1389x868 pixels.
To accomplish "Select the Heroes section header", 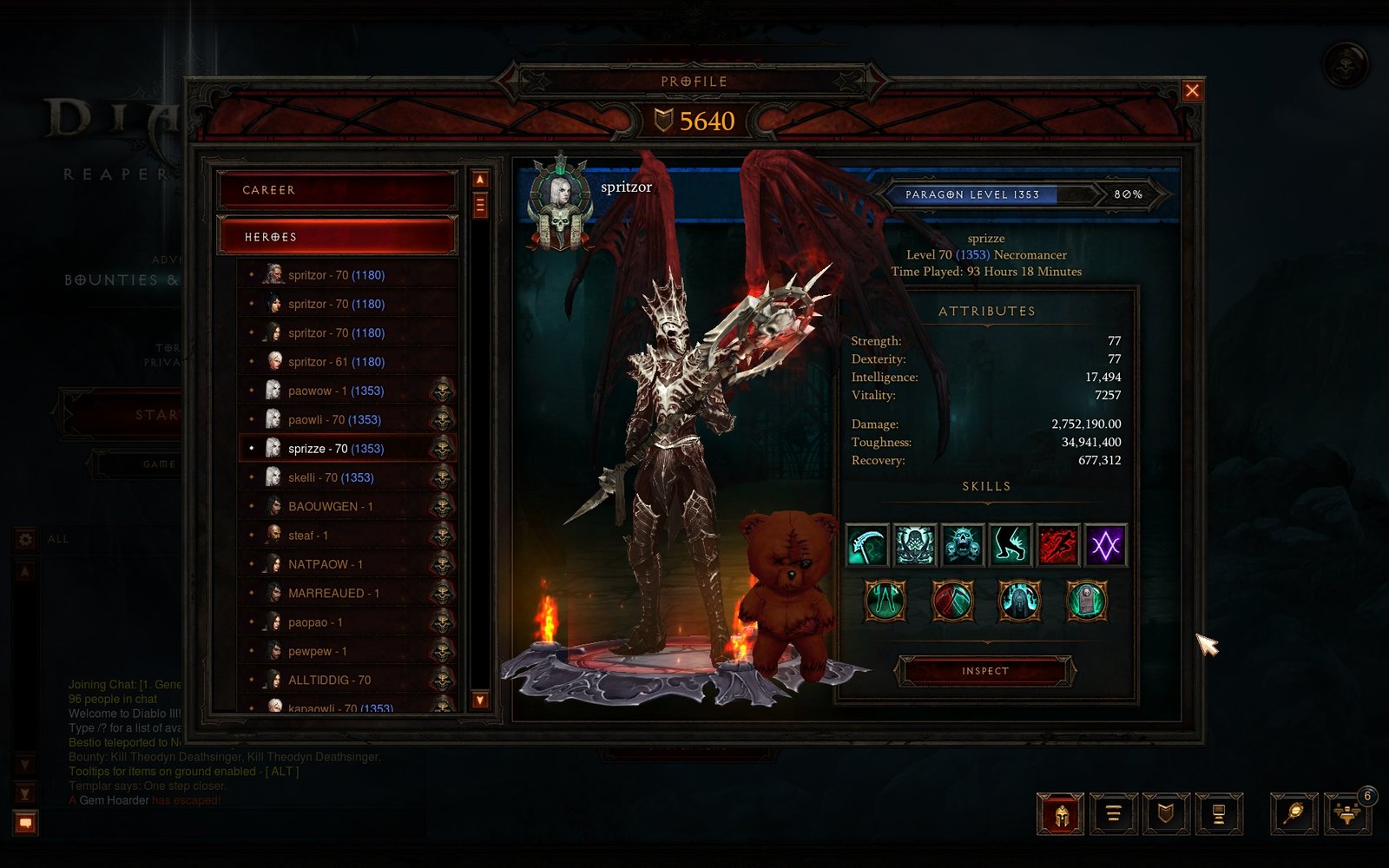I will tap(337, 236).
